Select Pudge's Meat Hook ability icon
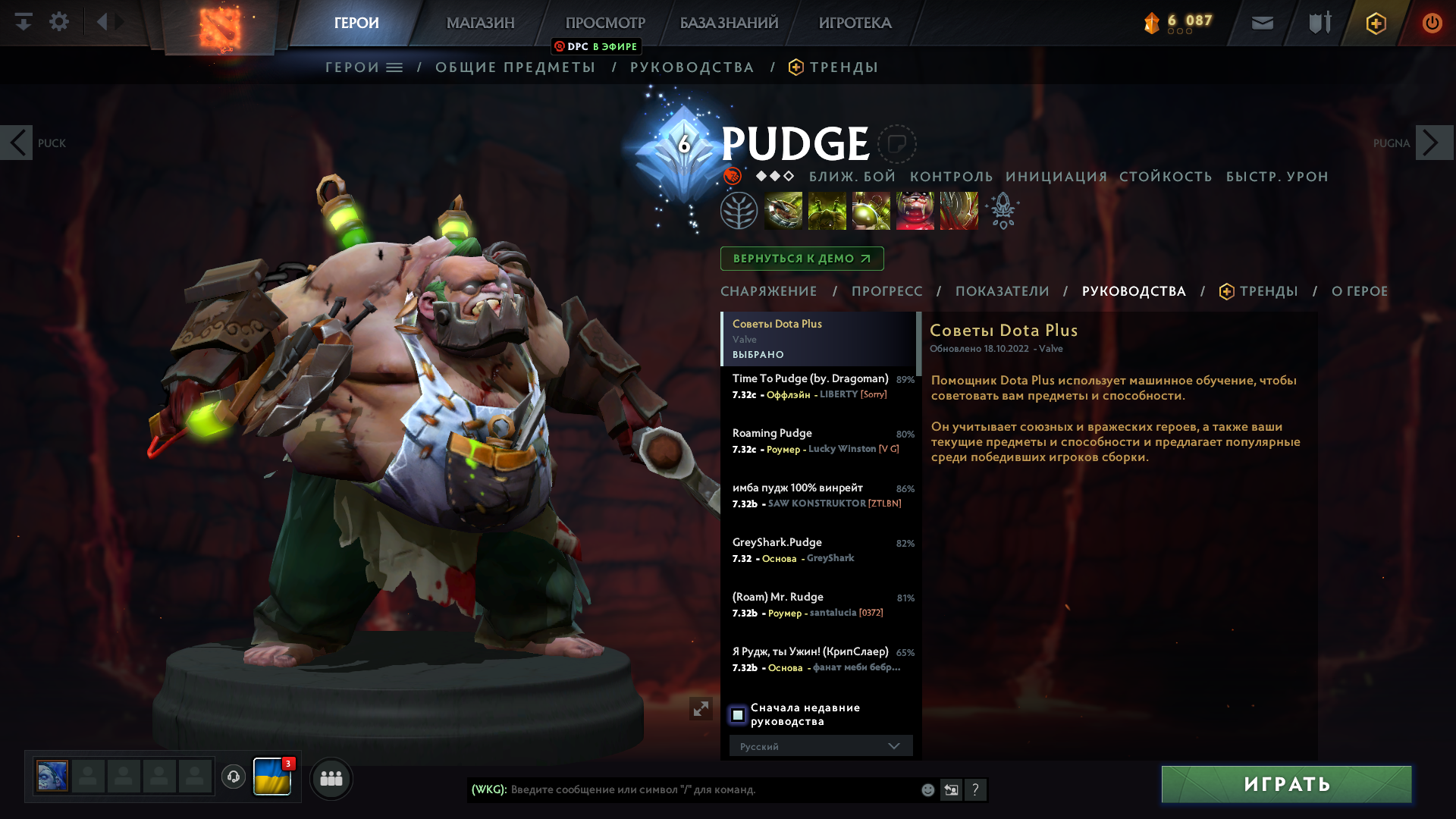 pos(783,211)
